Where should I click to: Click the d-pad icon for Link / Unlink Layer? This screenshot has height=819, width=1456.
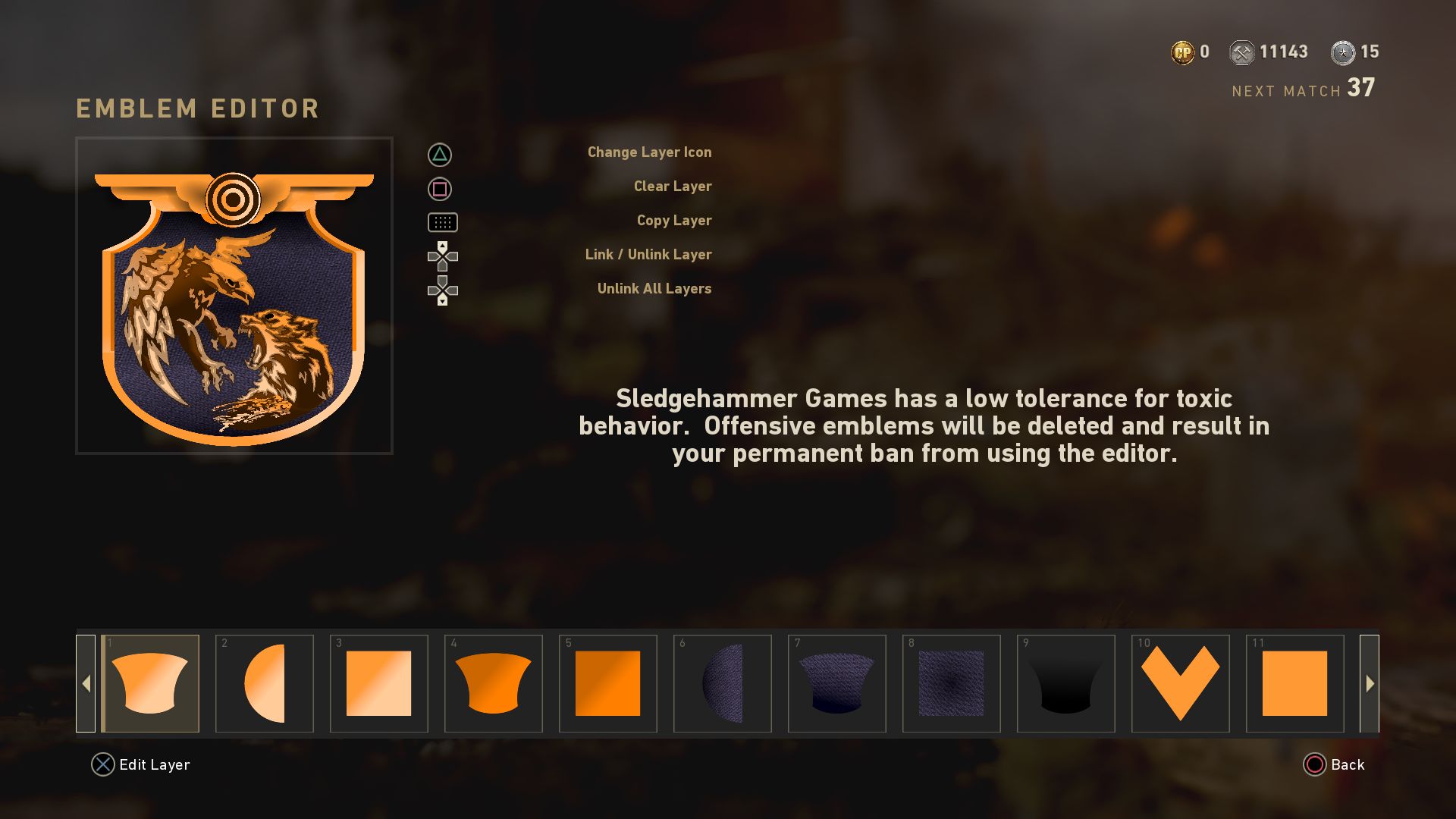pyautogui.click(x=443, y=256)
